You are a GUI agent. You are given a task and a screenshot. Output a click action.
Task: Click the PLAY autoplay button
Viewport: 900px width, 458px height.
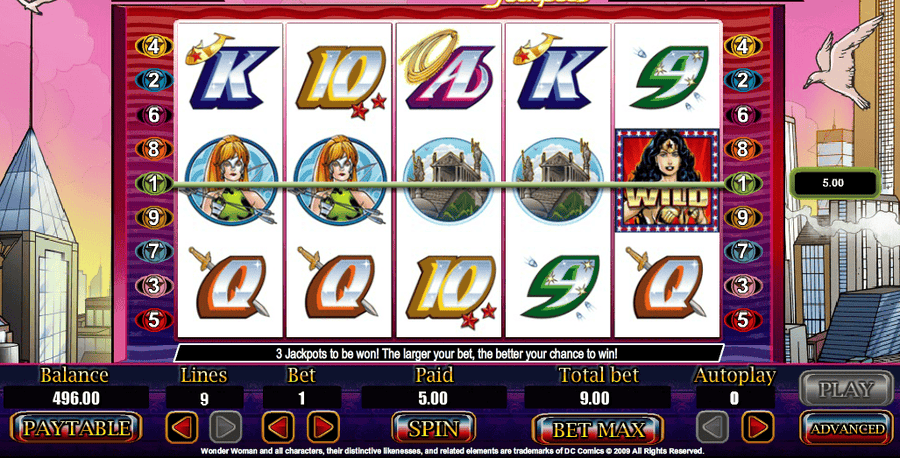tap(846, 389)
